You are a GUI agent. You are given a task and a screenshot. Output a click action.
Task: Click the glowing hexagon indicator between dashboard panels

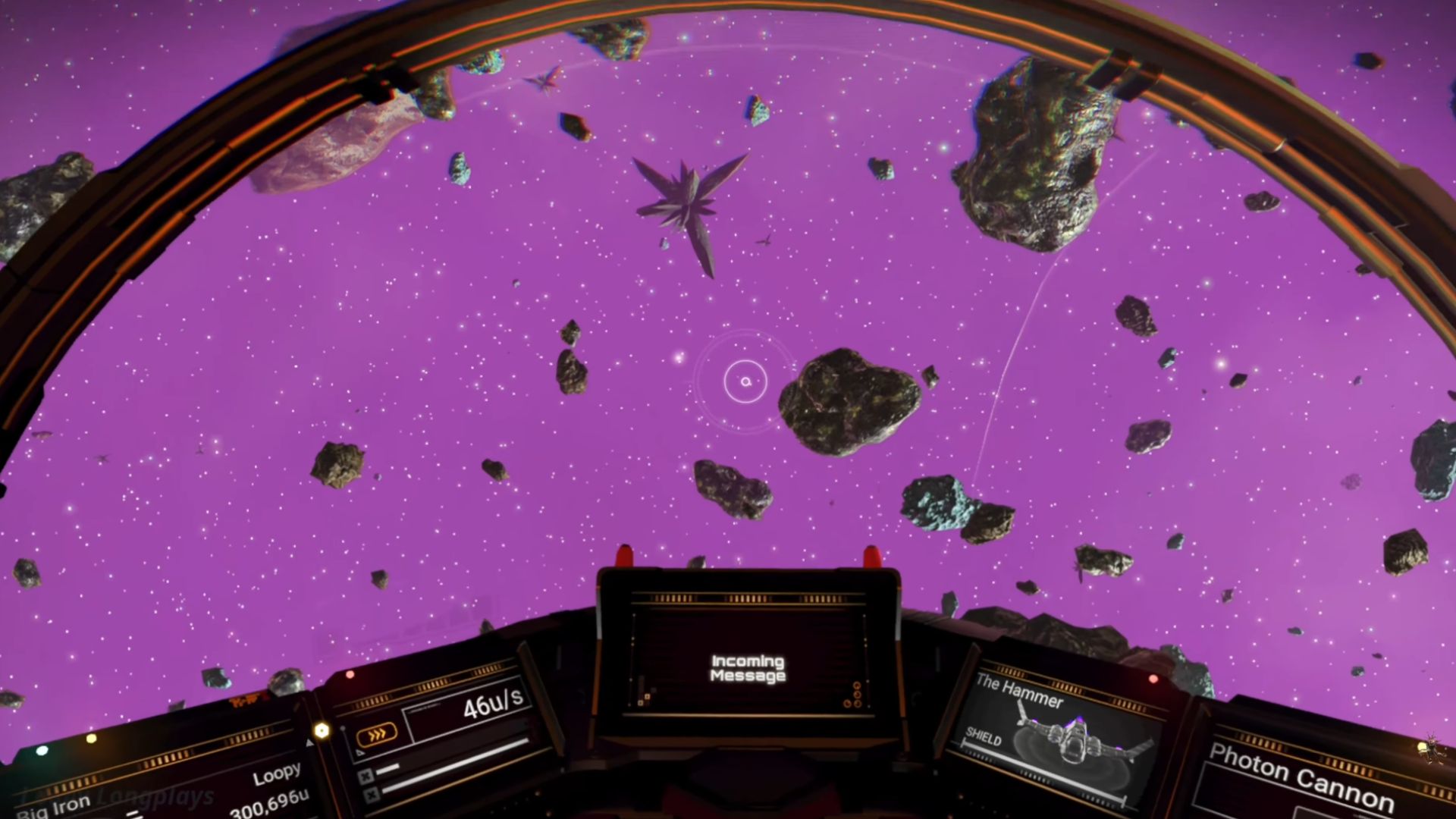[x=322, y=730]
